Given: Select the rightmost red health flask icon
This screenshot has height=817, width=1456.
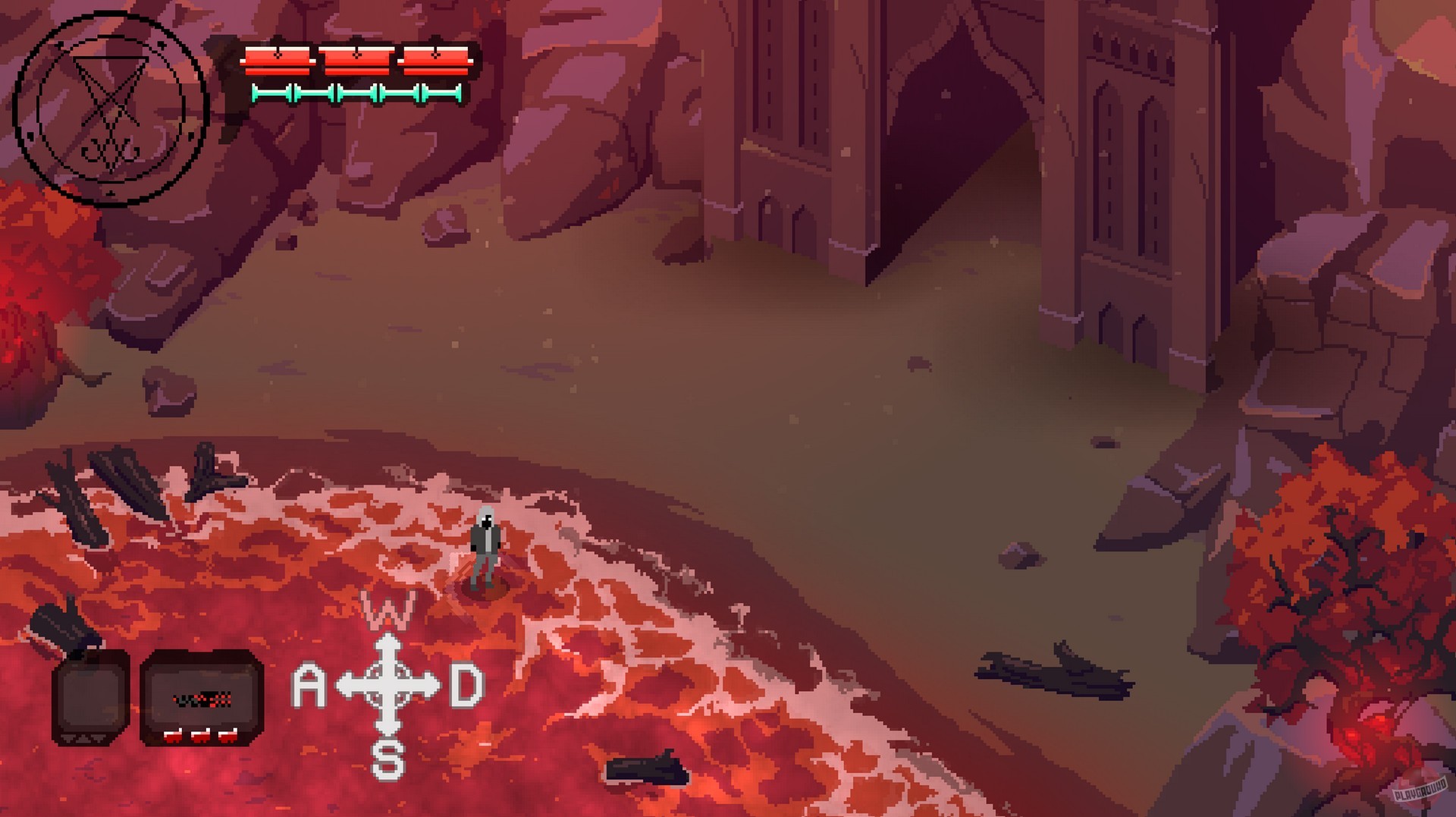Looking at the screenshot, I should click(x=435, y=61).
